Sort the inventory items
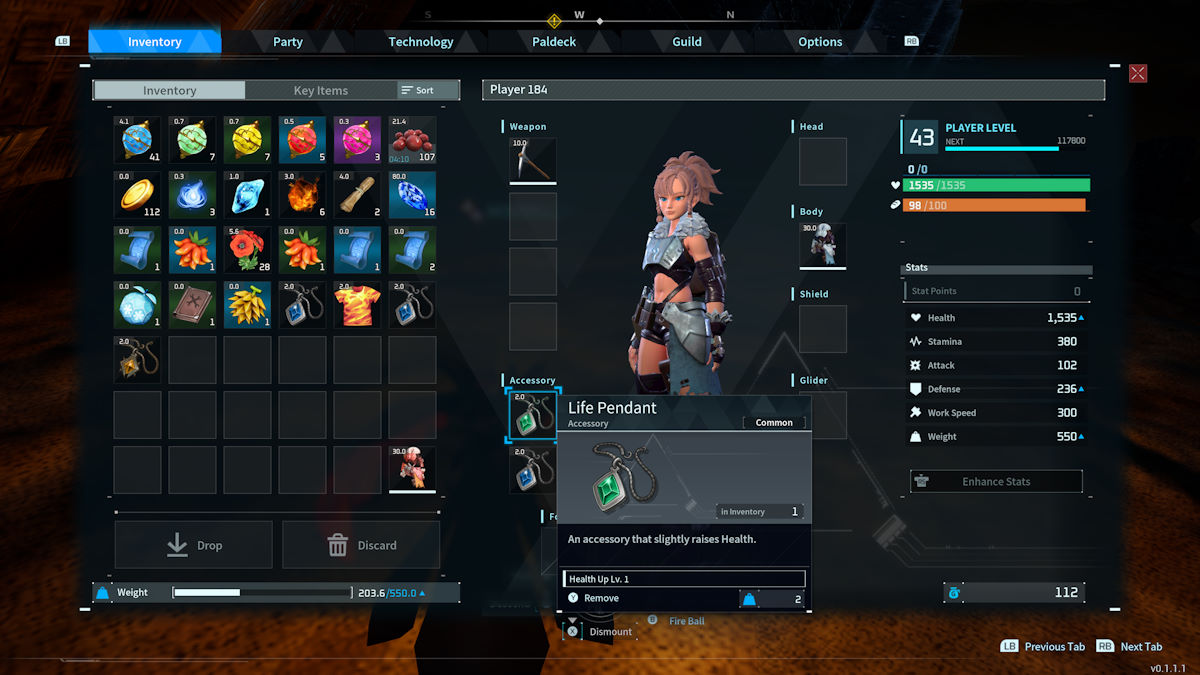Viewport: 1200px width, 675px height. [x=418, y=90]
